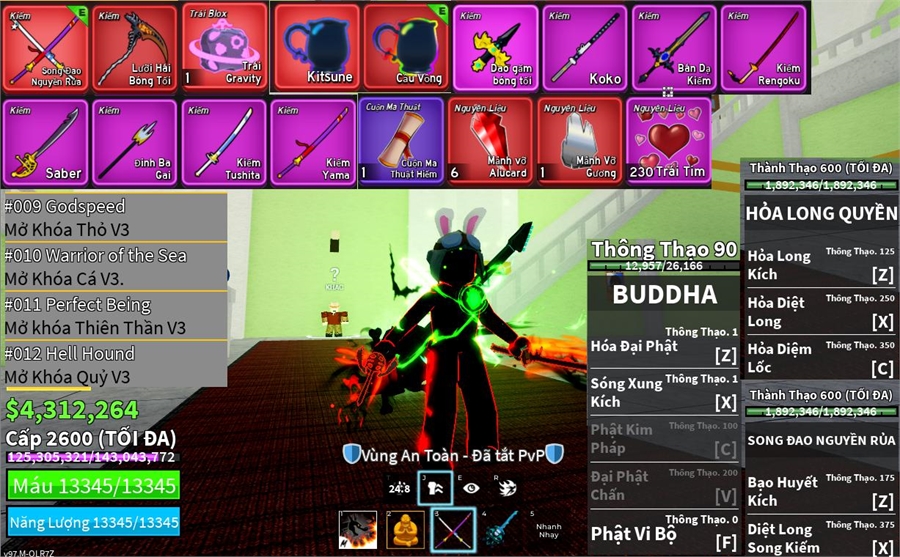The width and height of the screenshot is (900, 557).
Task: Activate the eye observation ability icon
Action: (470, 488)
